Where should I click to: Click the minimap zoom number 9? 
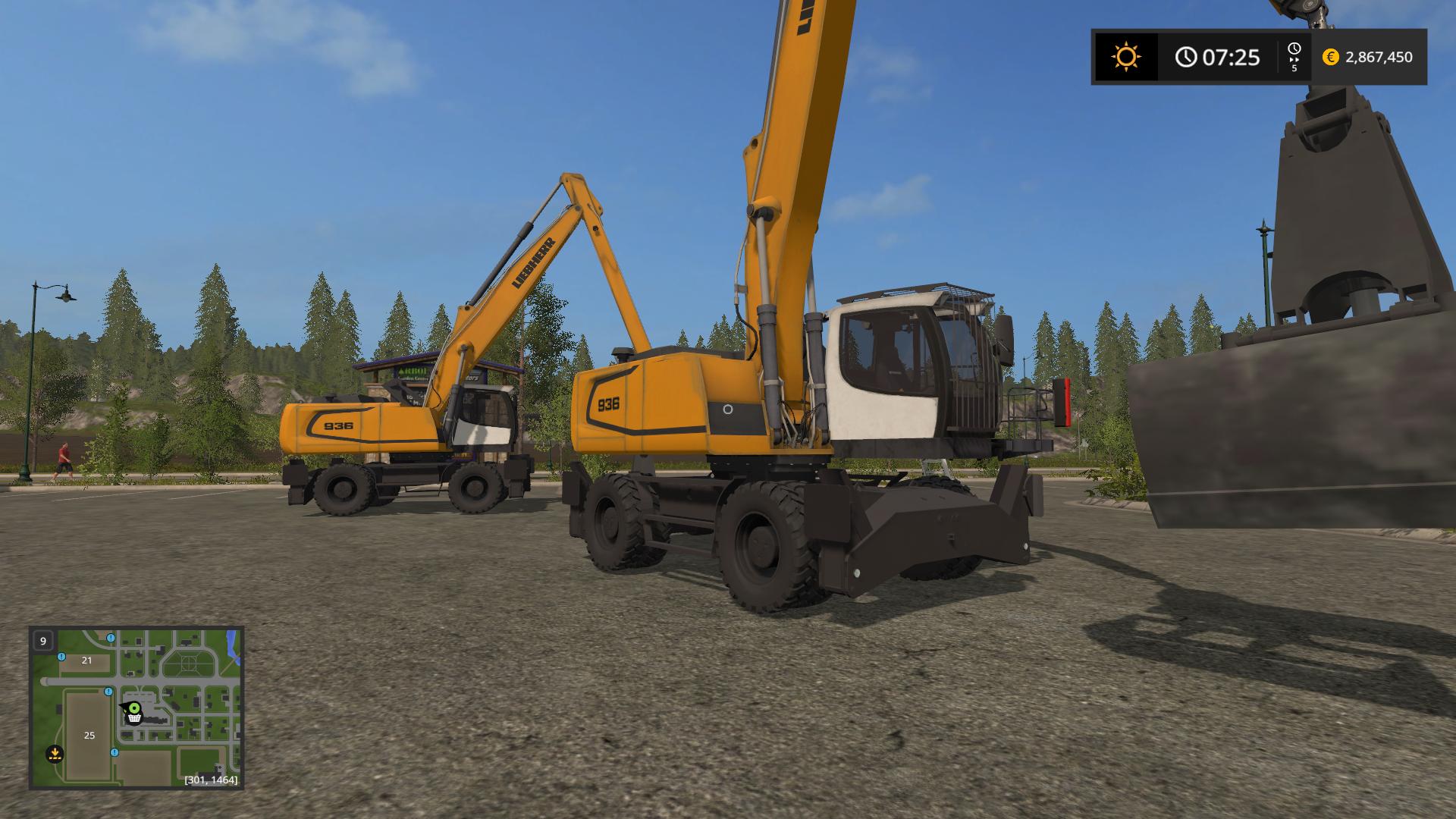(43, 641)
